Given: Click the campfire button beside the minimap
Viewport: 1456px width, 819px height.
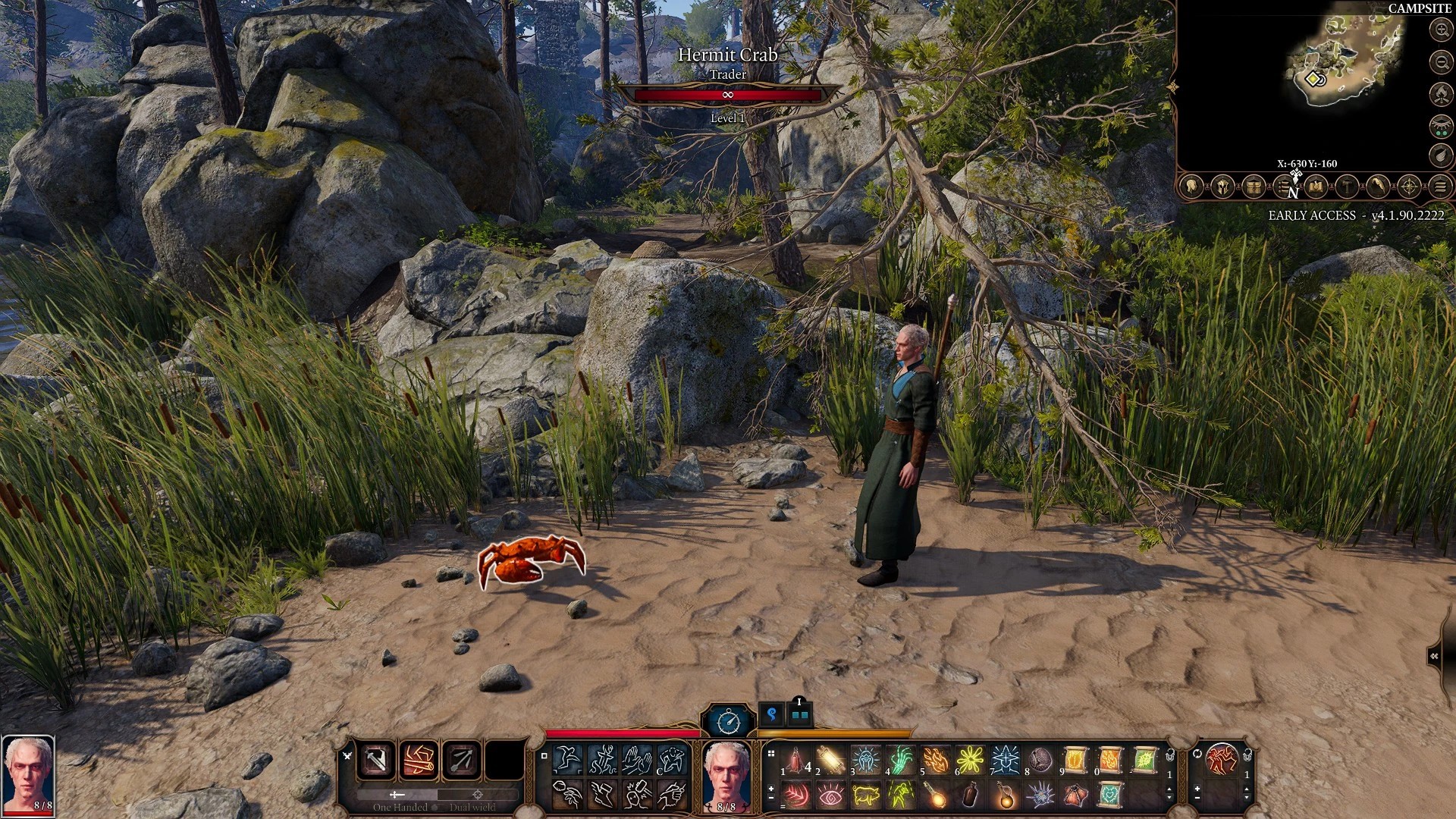Looking at the screenshot, I should coord(1440,94).
